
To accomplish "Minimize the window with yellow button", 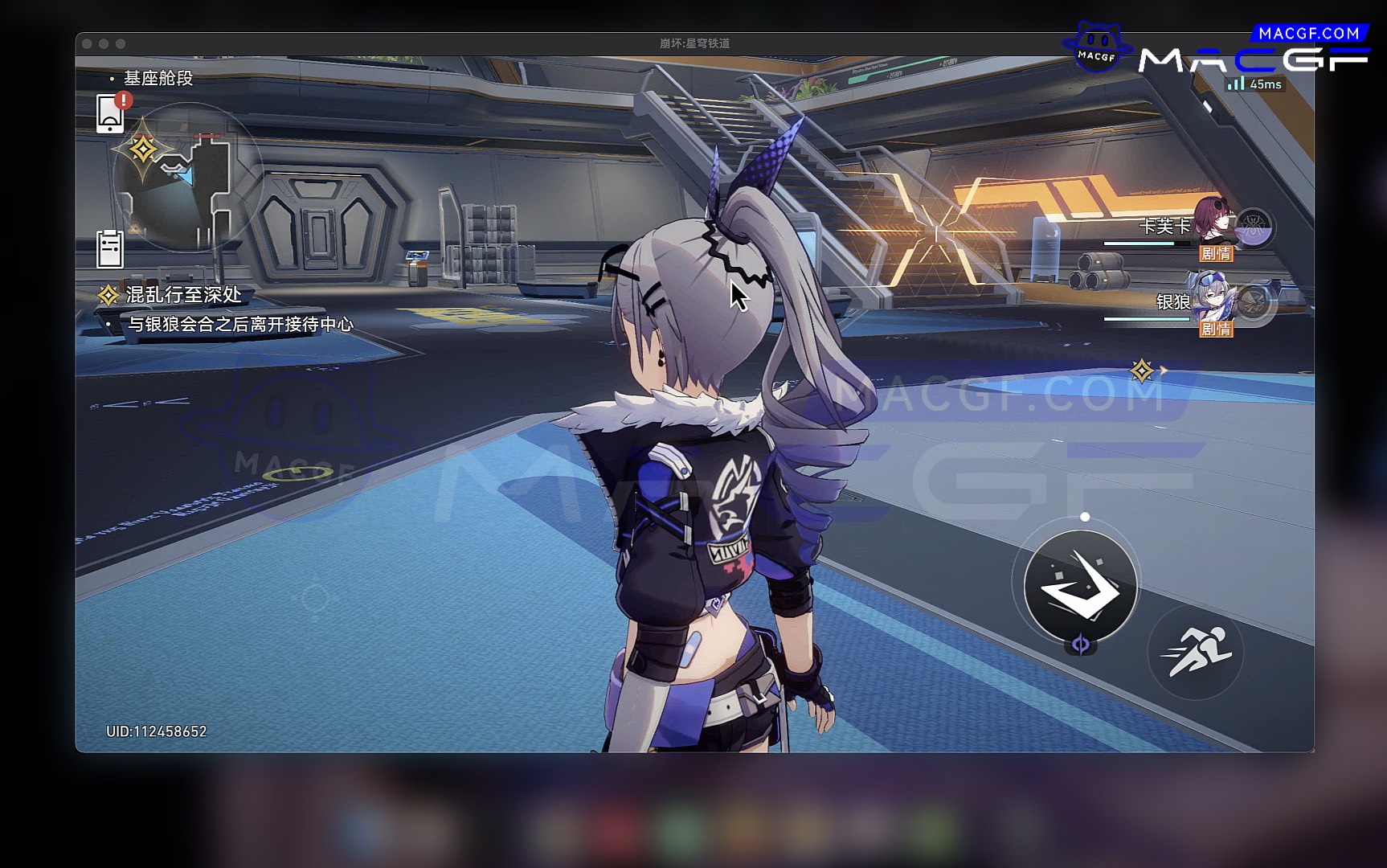I will [x=104, y=43].
